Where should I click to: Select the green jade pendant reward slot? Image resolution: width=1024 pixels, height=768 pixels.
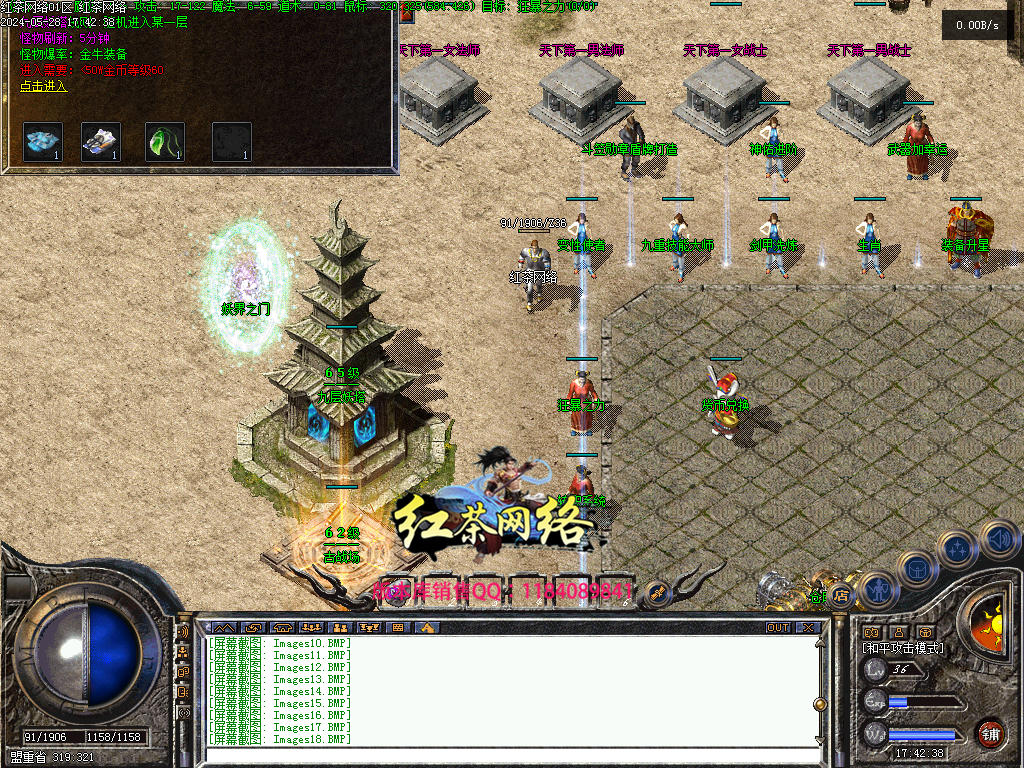click(x=165, y=141)
